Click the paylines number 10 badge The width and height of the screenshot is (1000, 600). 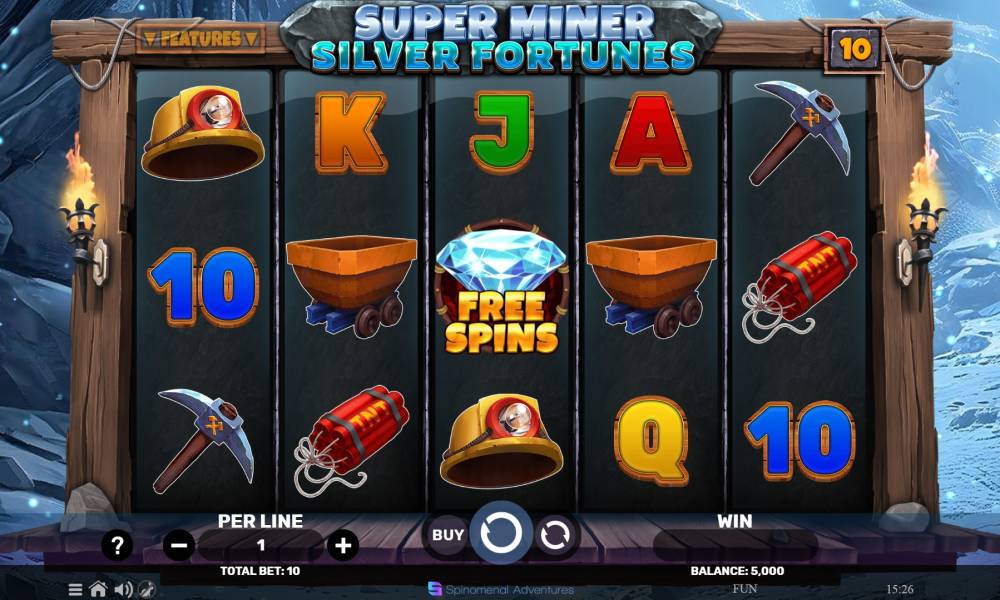853,46
